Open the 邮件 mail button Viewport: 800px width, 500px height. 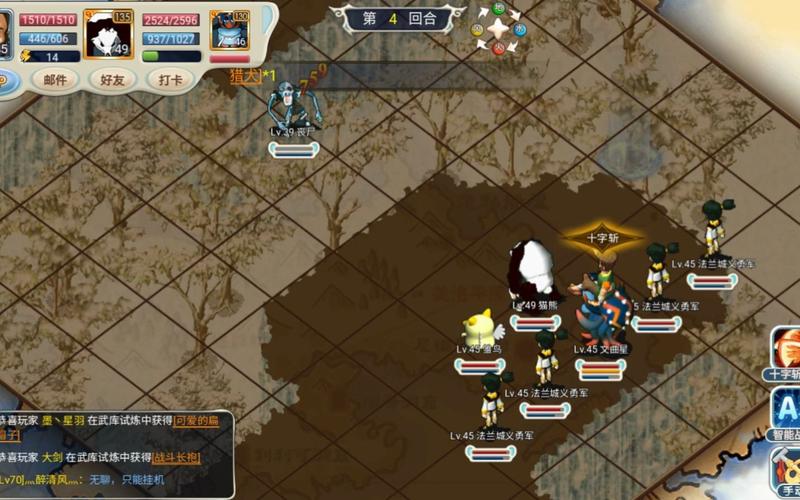click(x=54, y=80)
